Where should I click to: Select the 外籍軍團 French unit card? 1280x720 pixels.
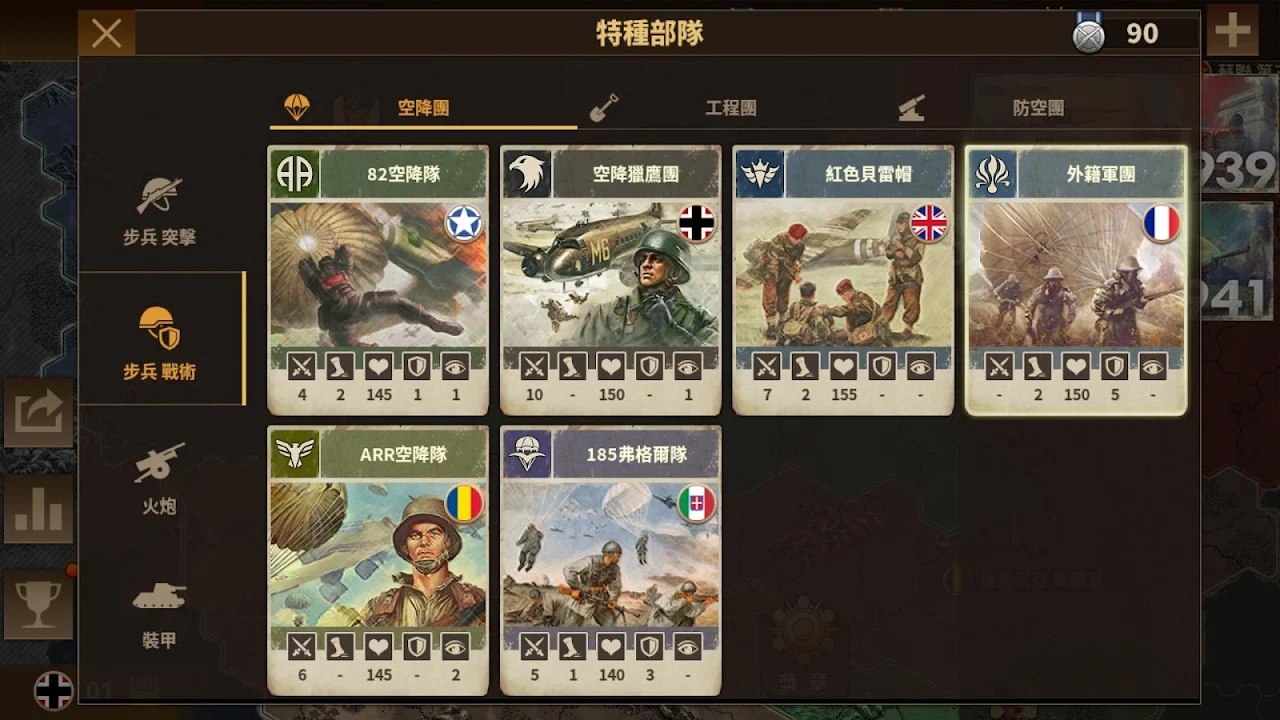click(1075, 280)
